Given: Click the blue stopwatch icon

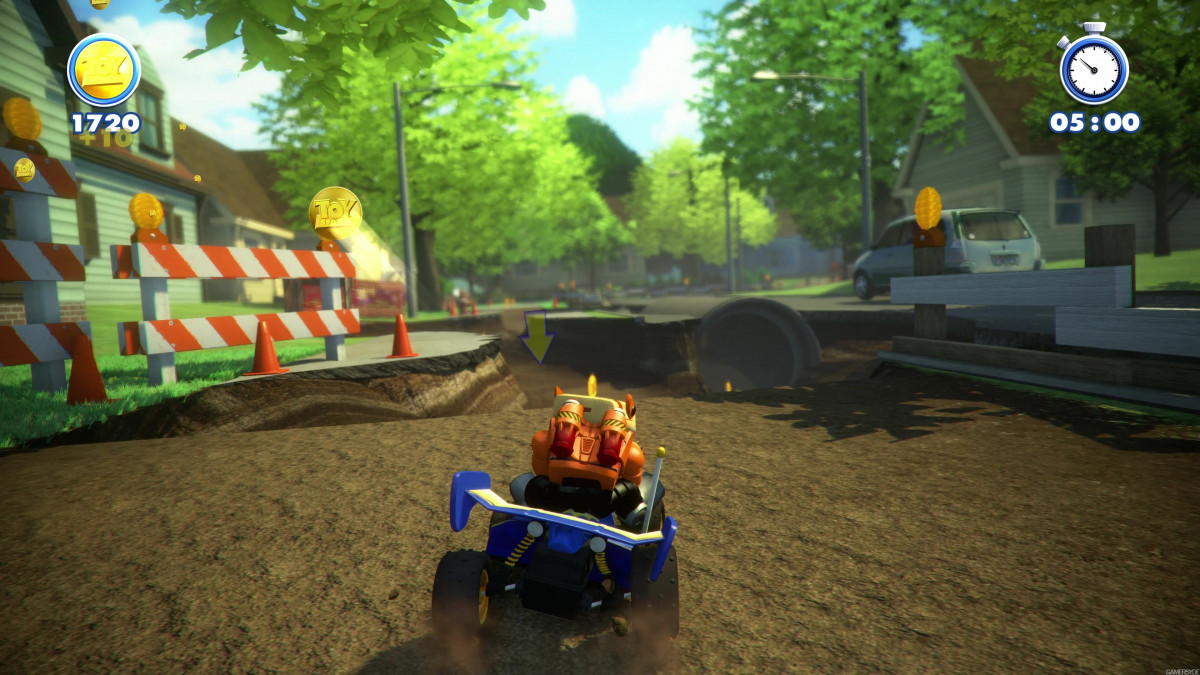Looking at the screenshot, I should pos(1094,68).
